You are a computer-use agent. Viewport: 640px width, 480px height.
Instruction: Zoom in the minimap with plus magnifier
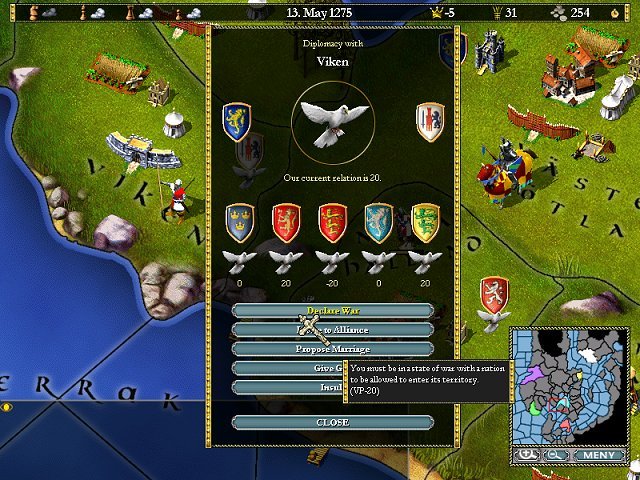point(527,455)
